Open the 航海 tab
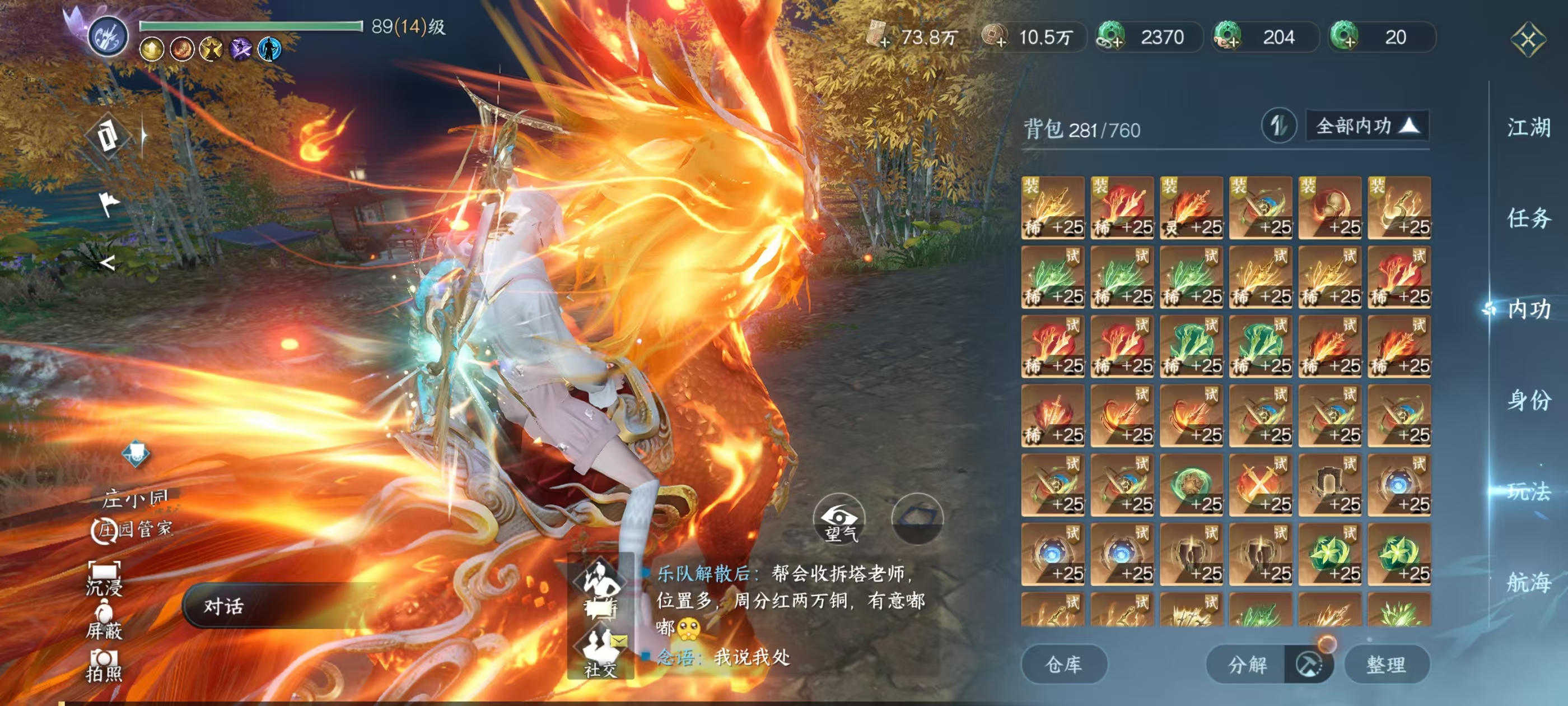1568x706 pixels. [x=1528, y=582]
